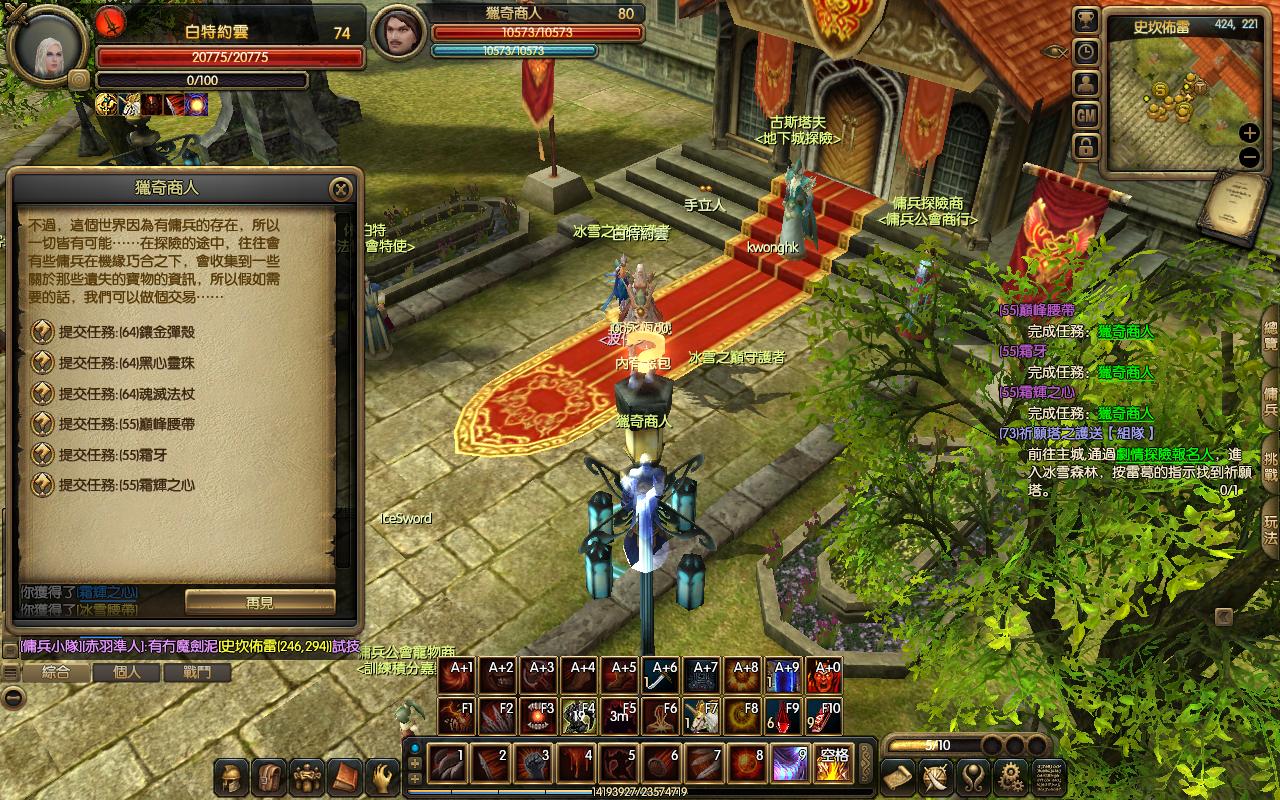Click the 再見 goodbye button
Image resolution: width=1280 pixels, height=800 pixels.
point(260,602)
